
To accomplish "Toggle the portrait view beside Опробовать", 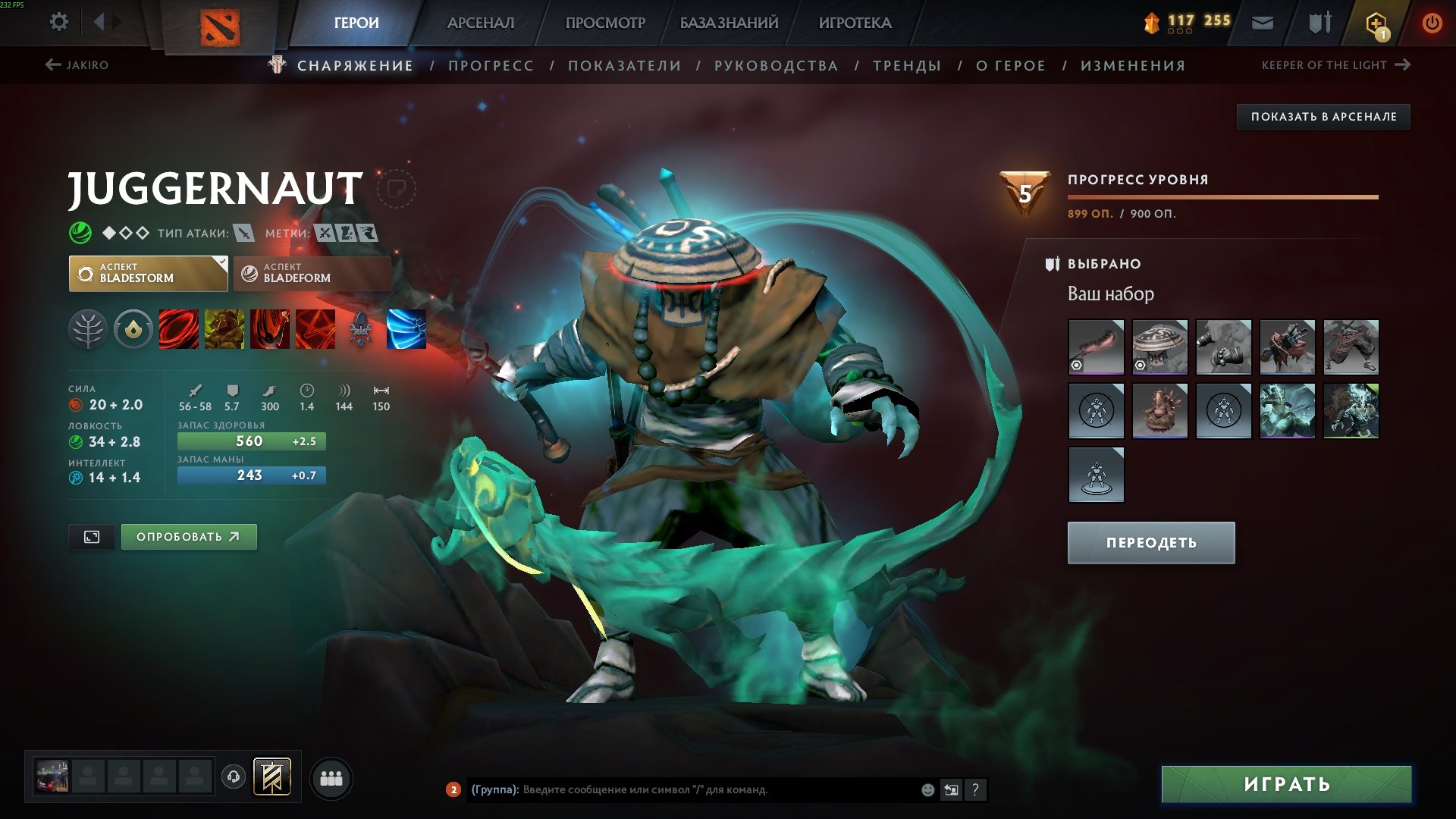I will click(x=91, y=536).
